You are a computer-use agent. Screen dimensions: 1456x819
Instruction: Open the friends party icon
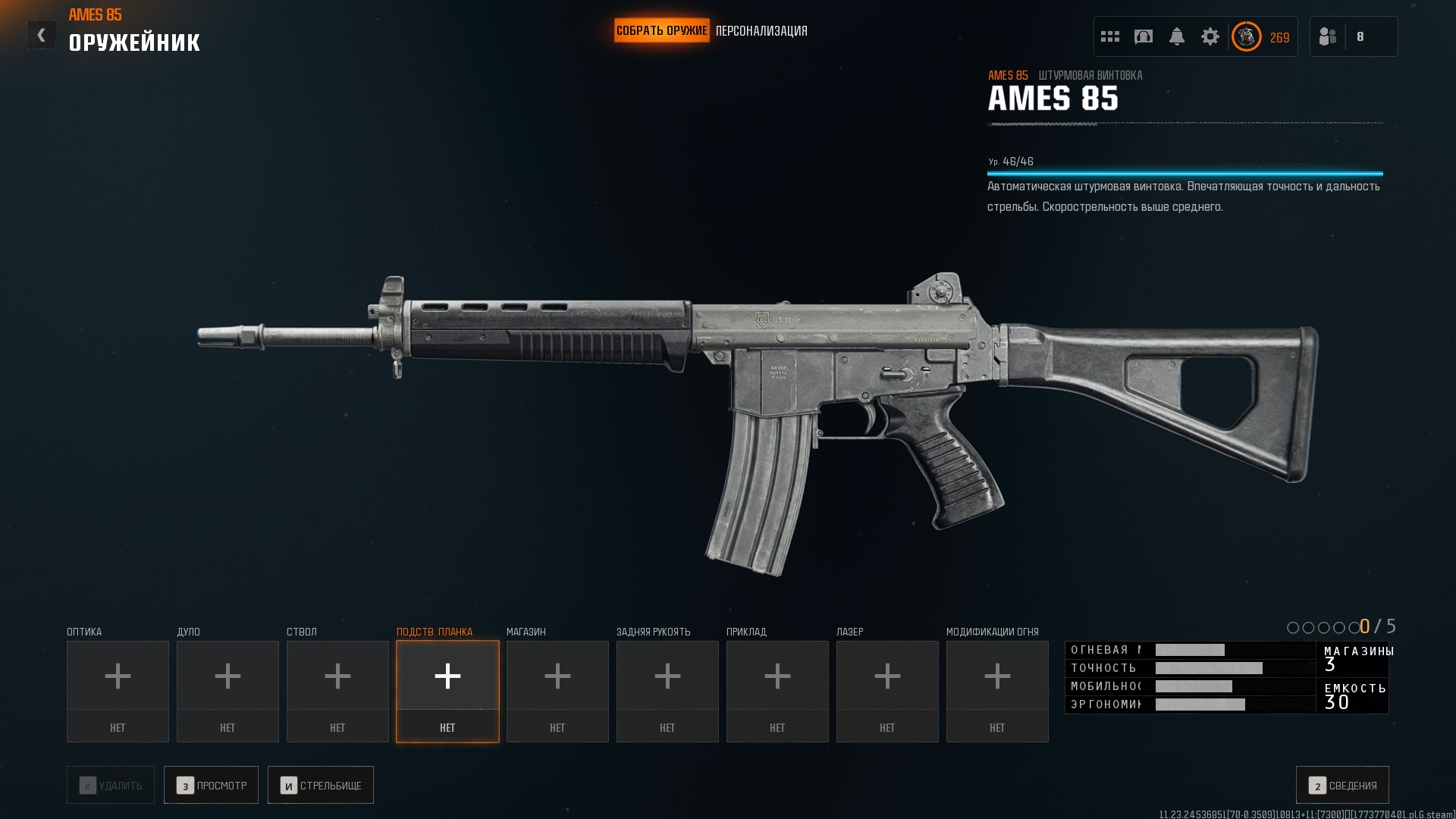click(x=1328, y=36)
